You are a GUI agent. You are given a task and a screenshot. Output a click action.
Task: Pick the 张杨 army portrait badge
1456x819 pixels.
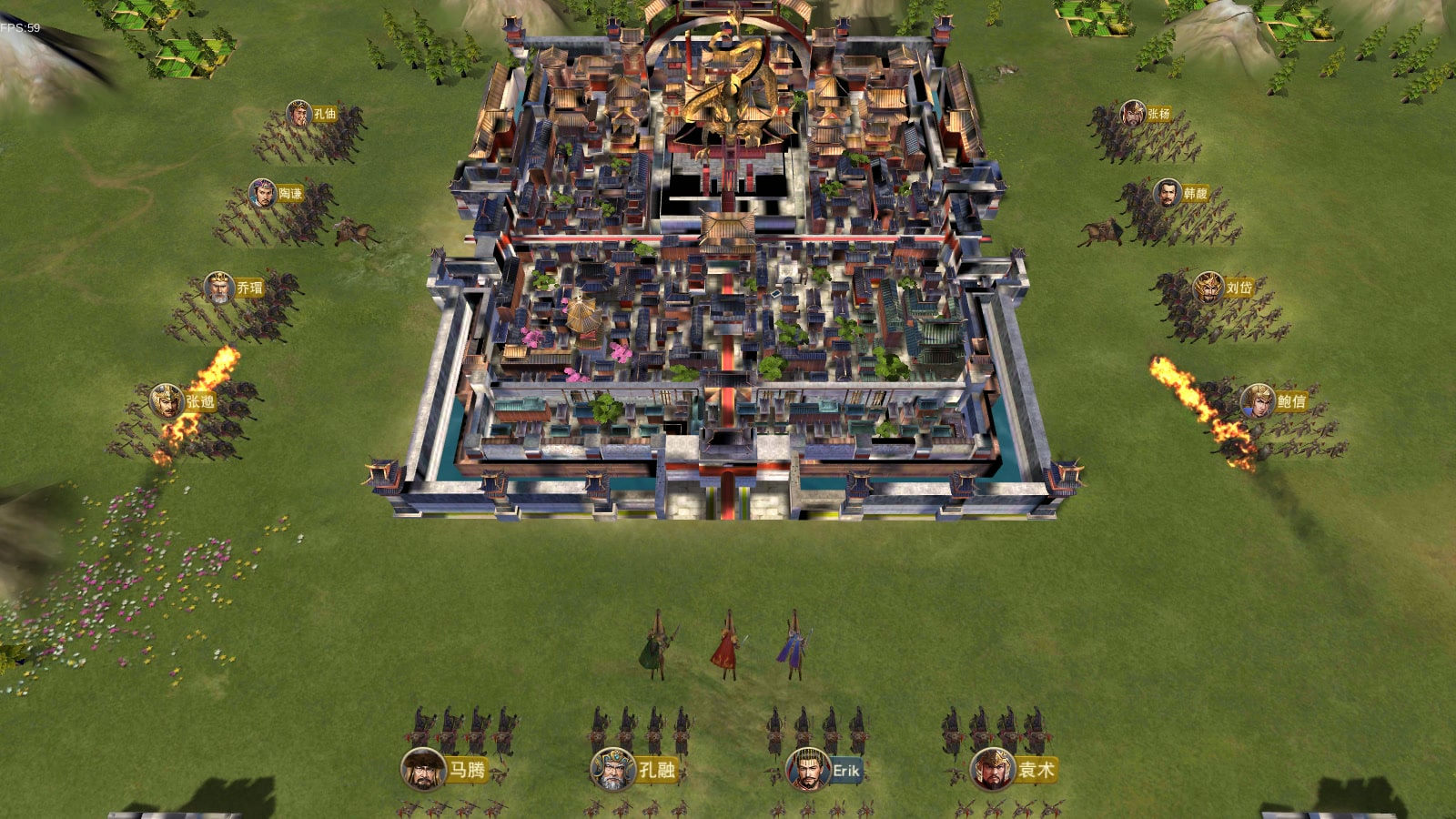click(x=1133, y=114)
